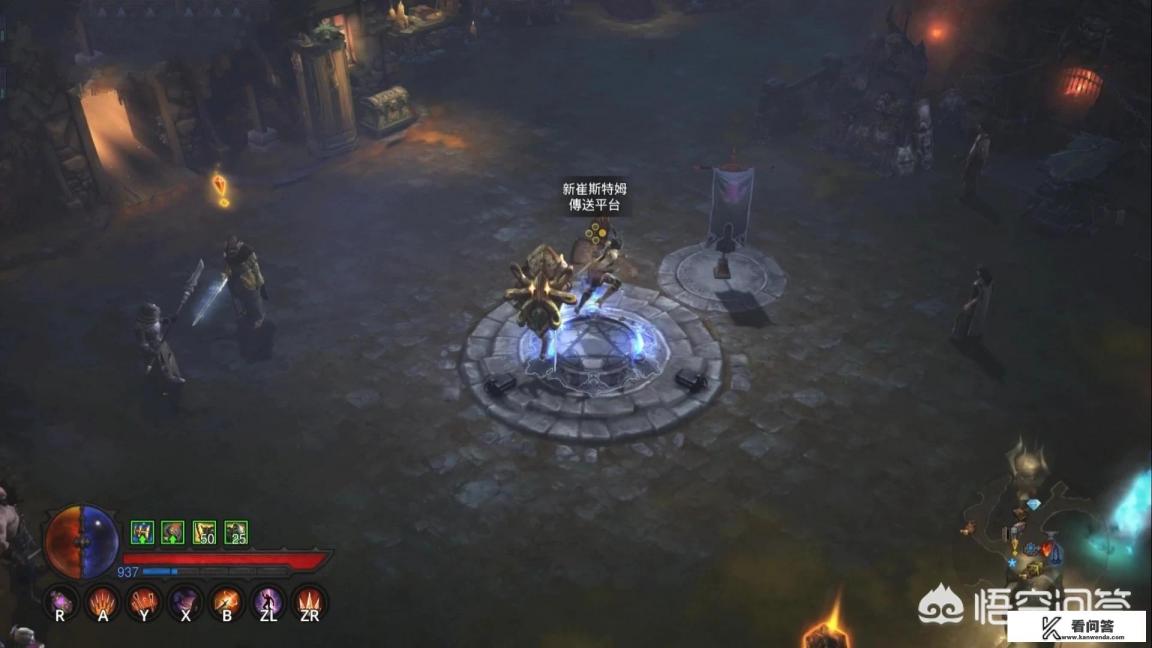Check the buff icon showing 25
This screenshot has width=1152, height=648.
coord(236,533)
